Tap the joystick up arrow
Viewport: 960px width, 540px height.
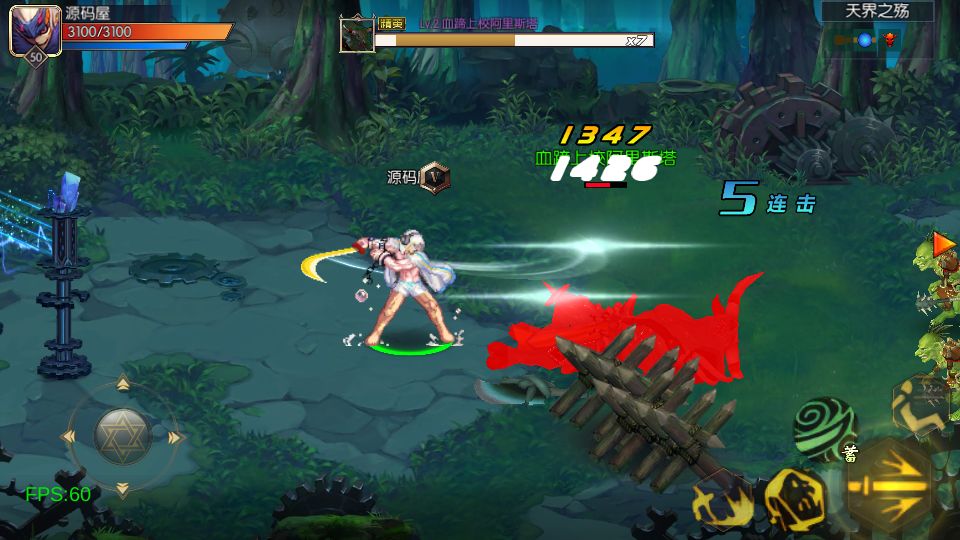pyautogui.click(x=122, y=385)
